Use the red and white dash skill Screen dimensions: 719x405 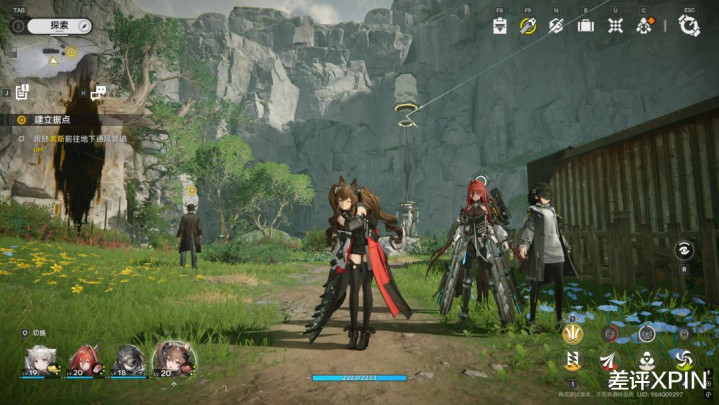609,360
